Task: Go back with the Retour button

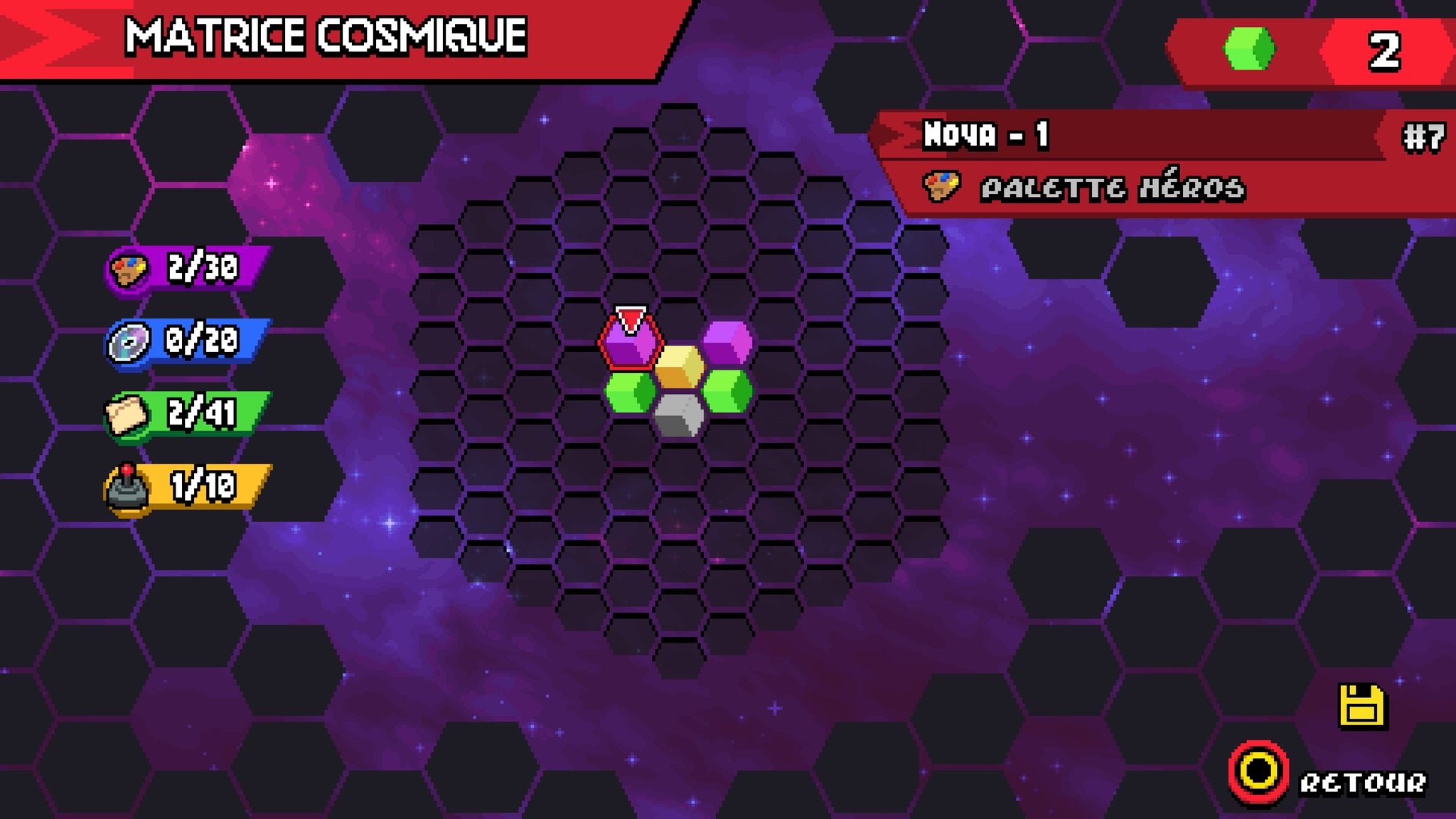Action: tap(1328, 775)
